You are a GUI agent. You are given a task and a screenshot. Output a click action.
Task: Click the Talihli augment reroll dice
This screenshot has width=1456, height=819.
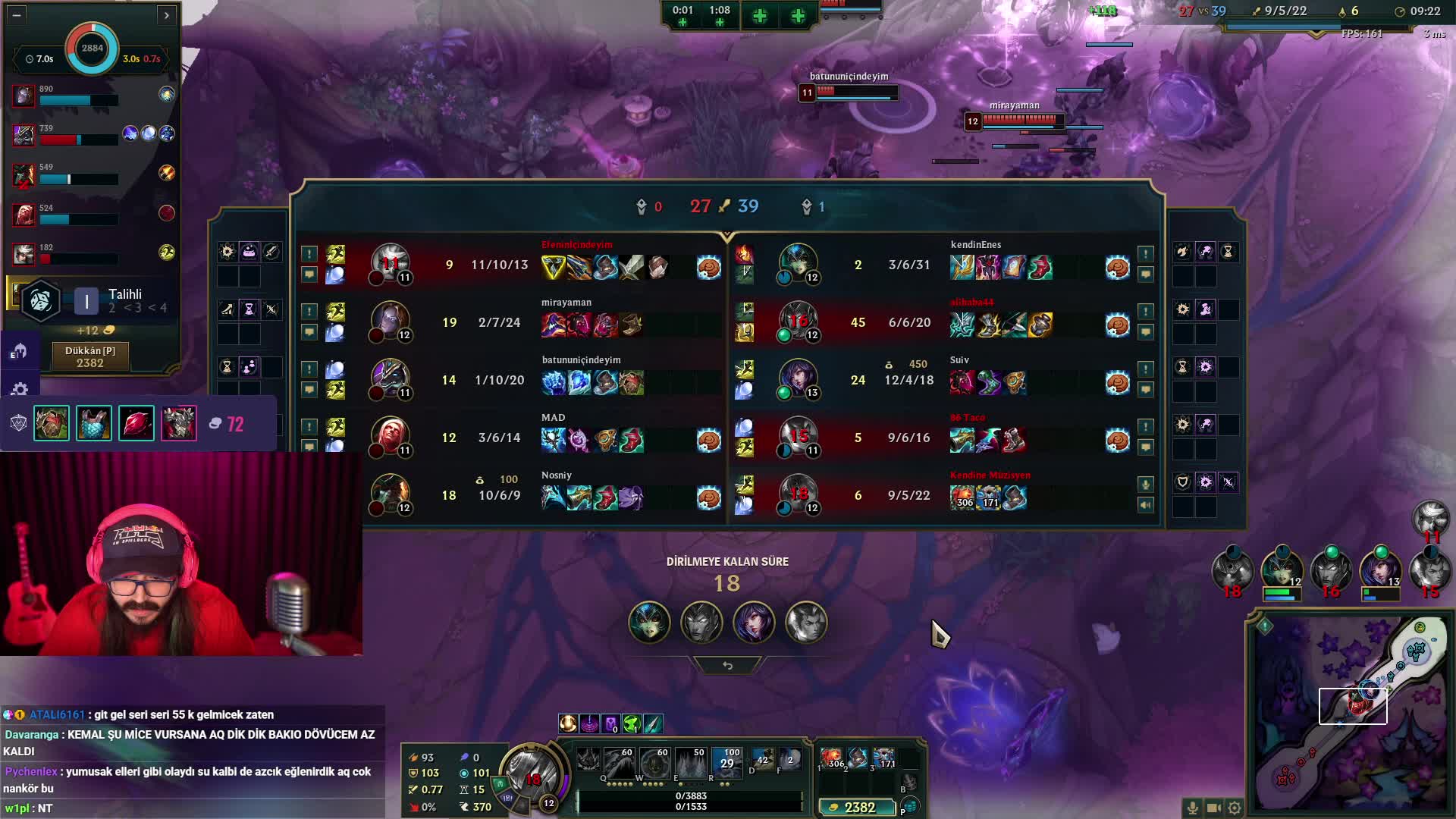[40, 301]
